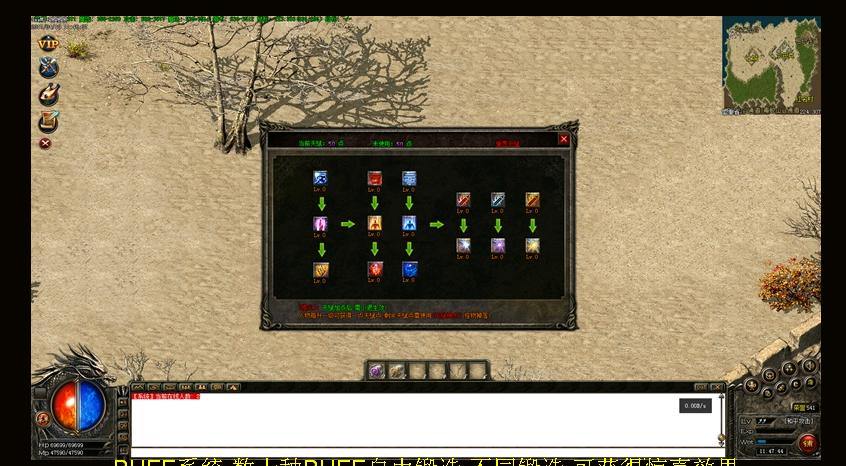Choose the orange figure talent
Image resolution: width=846 pixels, height=466 pixels.
tap(375, 224)
